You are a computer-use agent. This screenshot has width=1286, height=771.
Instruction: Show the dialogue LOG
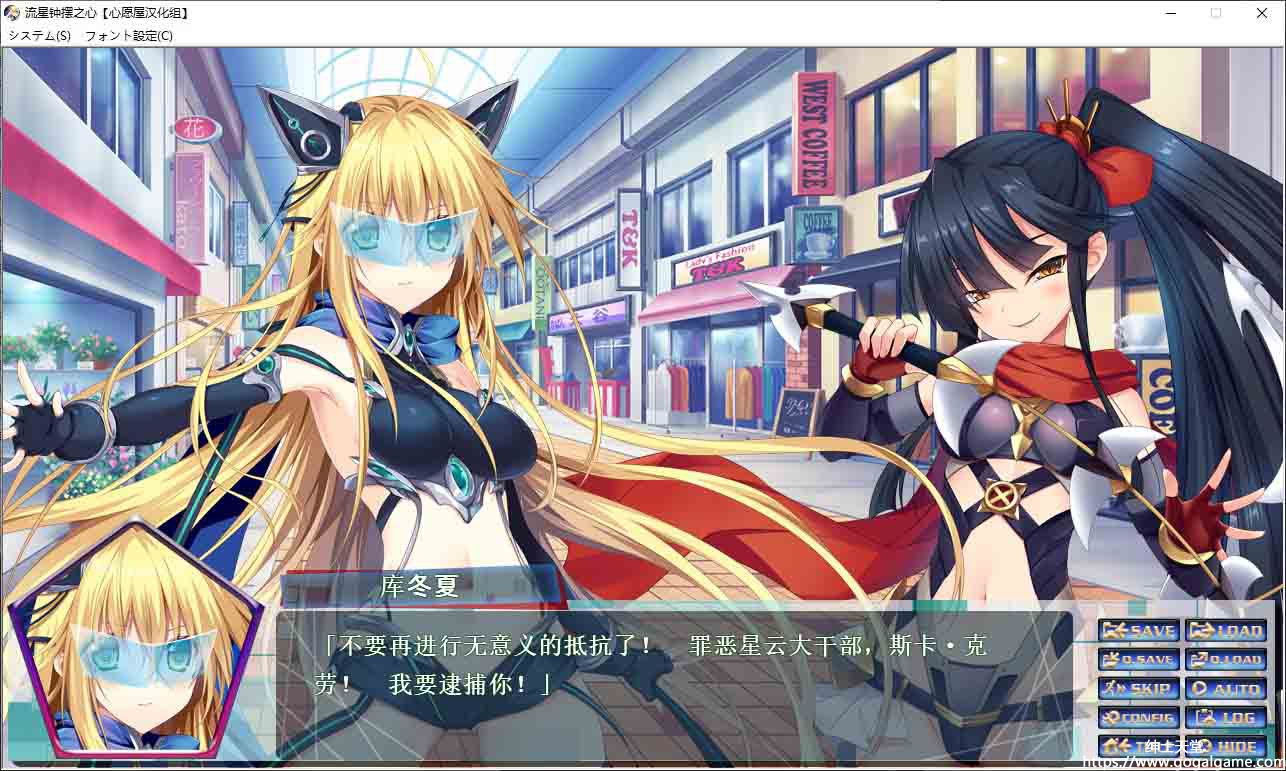tap(1226, 718)
